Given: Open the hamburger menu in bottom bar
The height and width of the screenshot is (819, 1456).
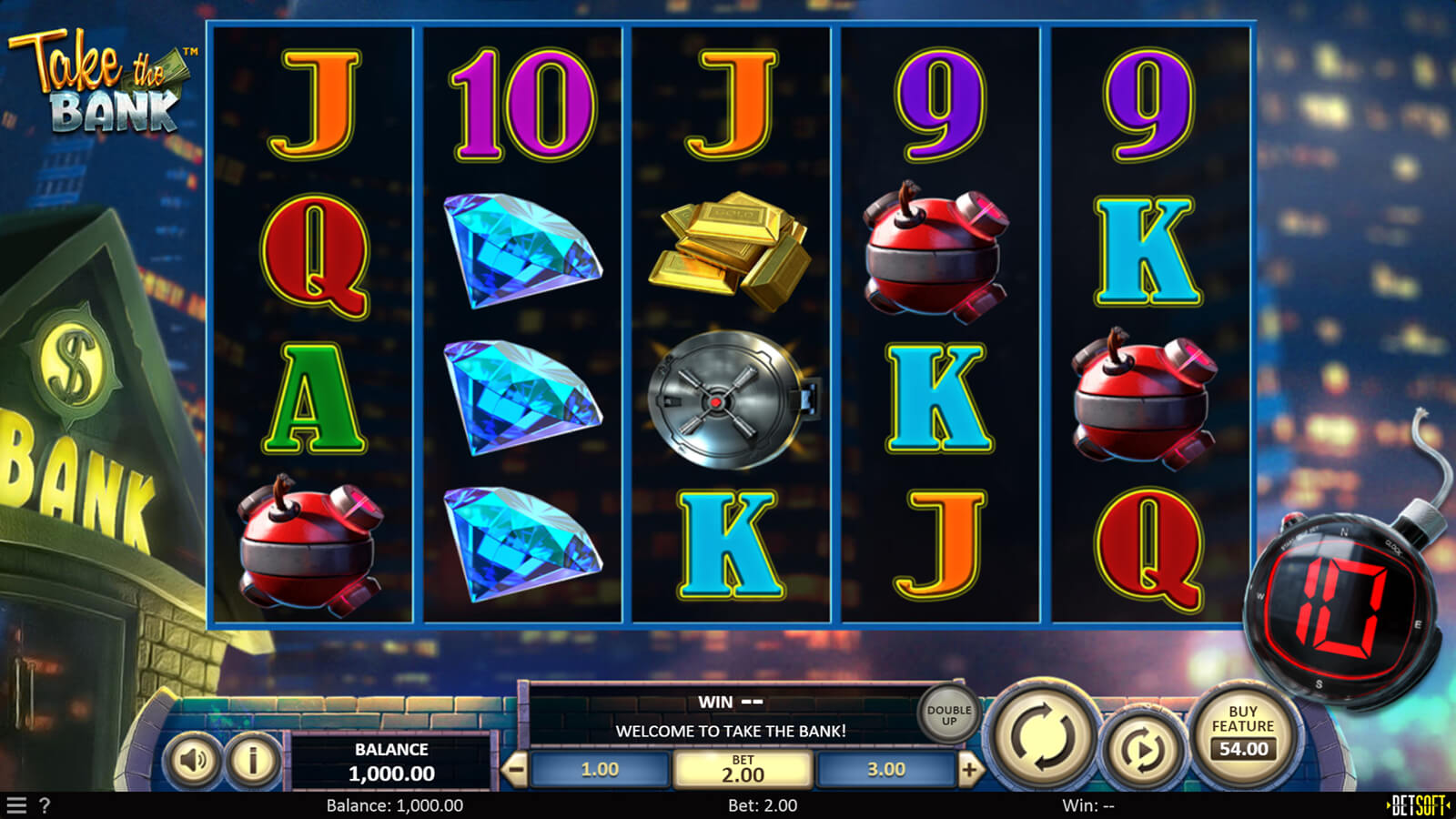Looking at the screenshot, I should click(16, 805).
